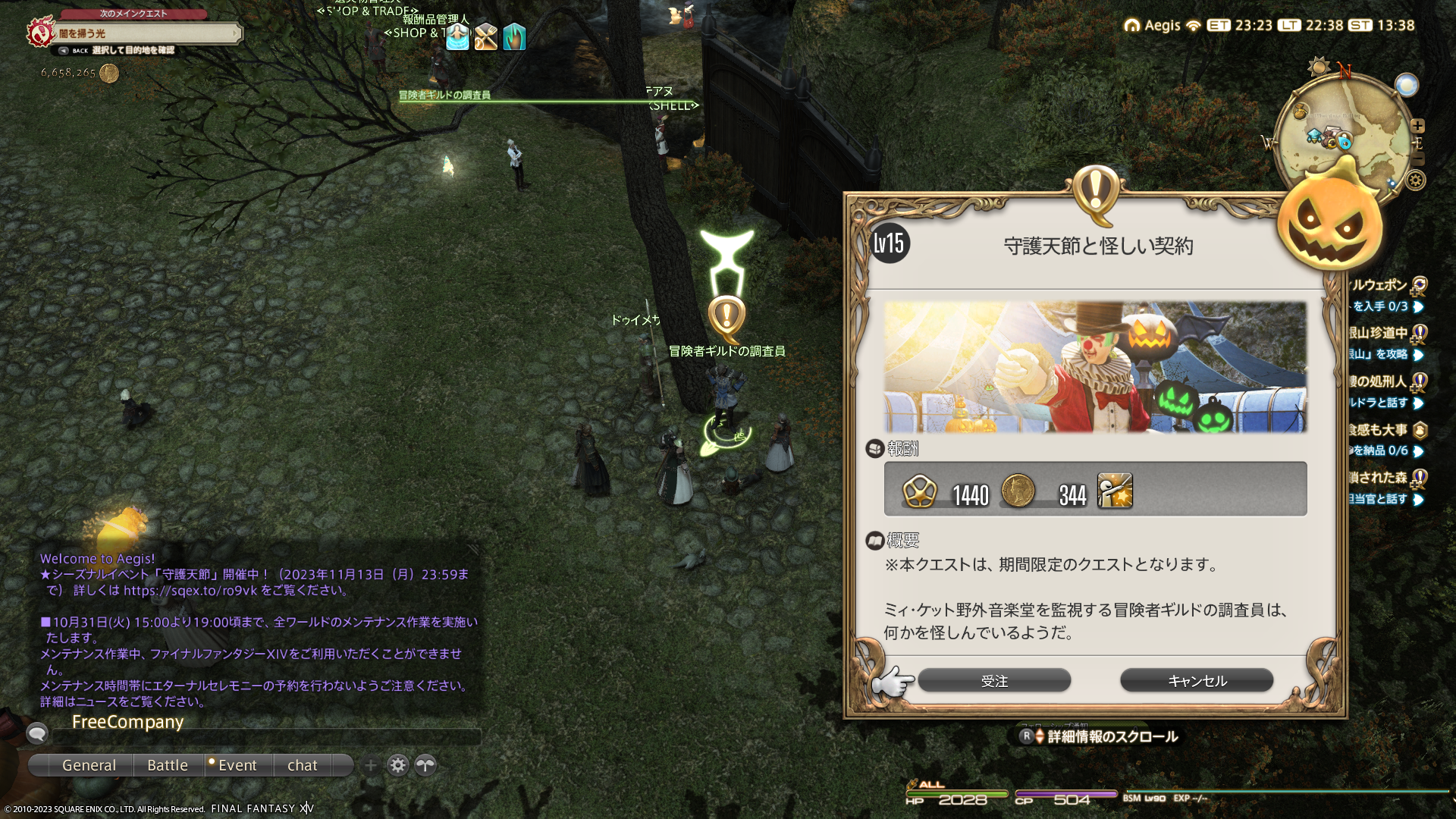The width and height of the screenshot is (1456, 819).
Task: Open chat log settings gear
Action: (x=398, y=765)
